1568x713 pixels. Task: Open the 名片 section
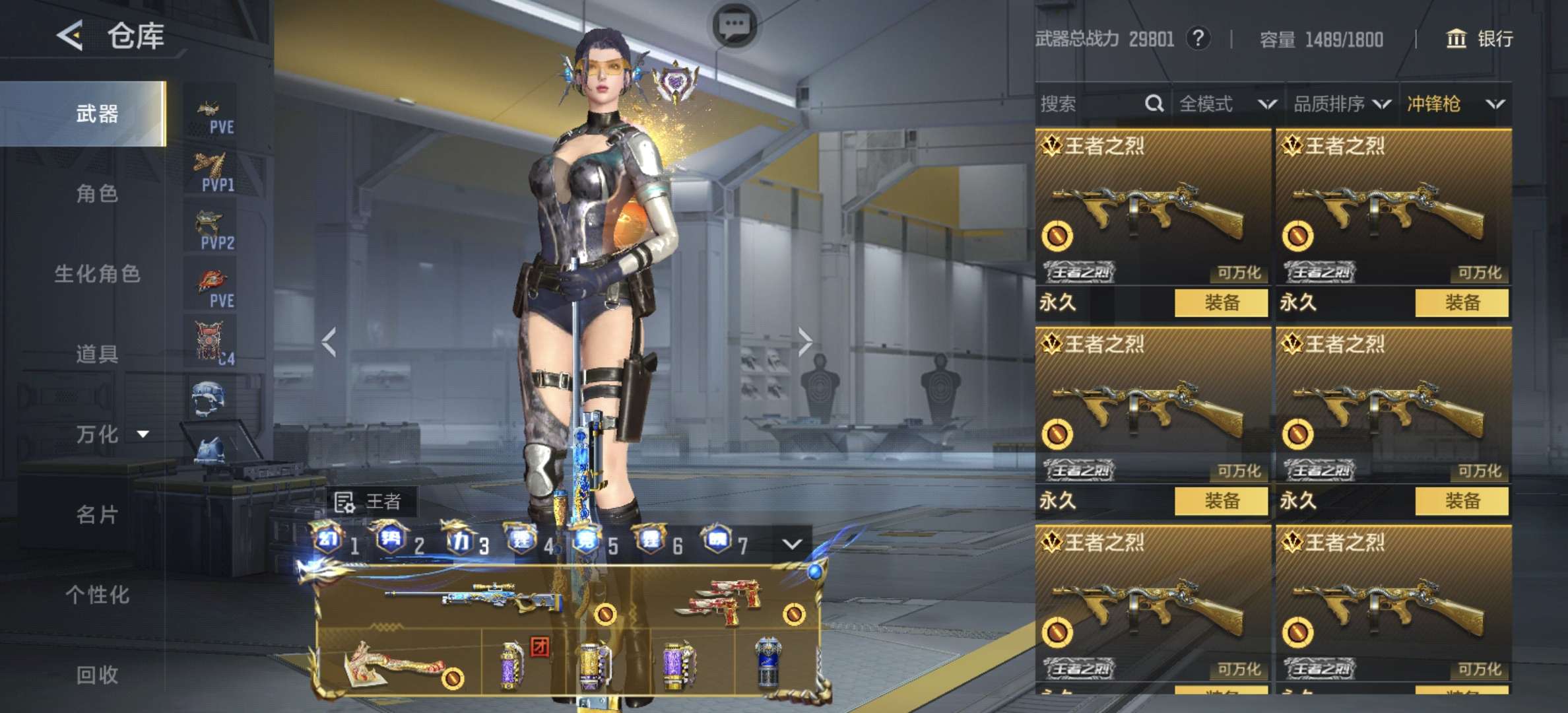click(x=97, y=515)
